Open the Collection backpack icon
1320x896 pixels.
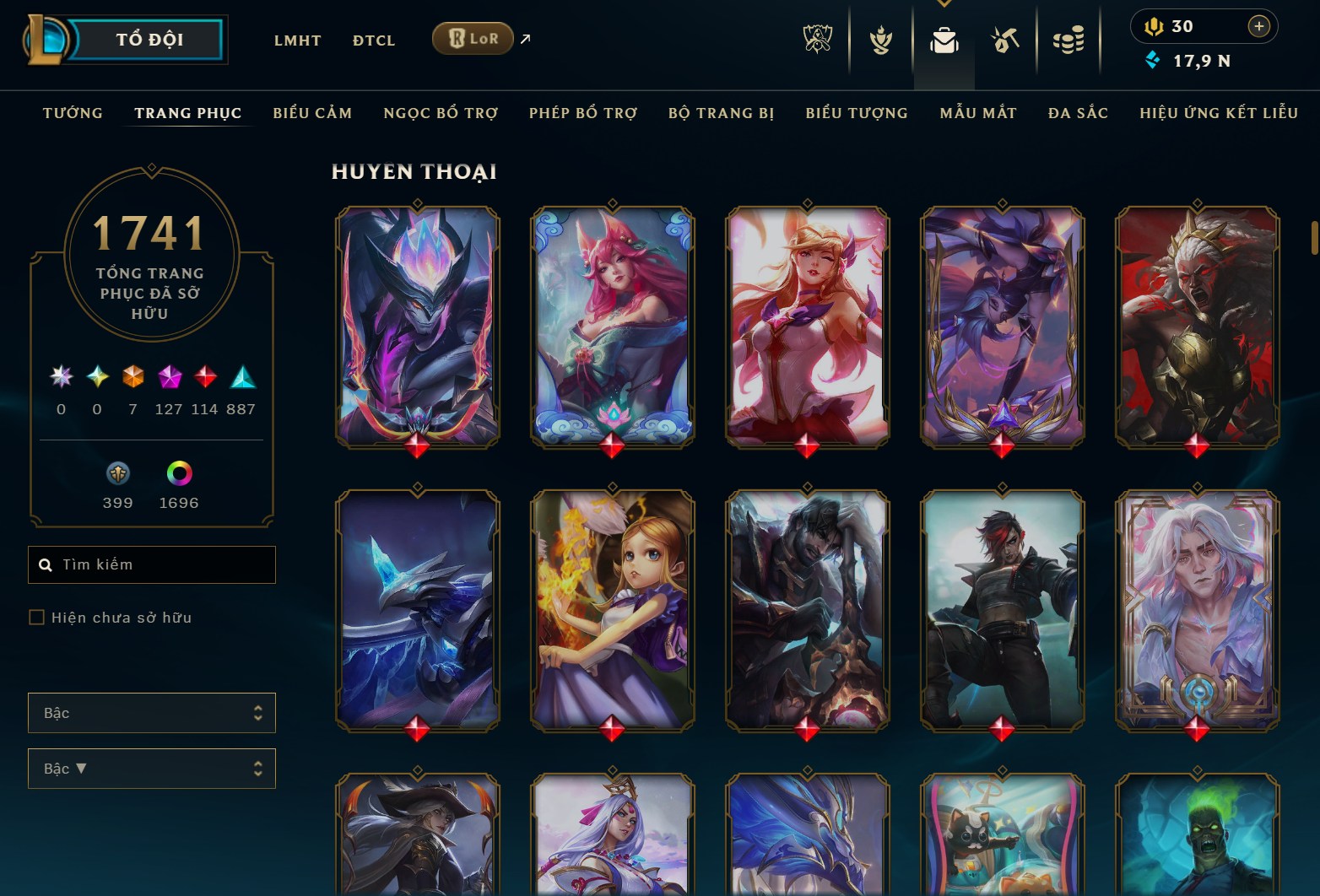[x=945, y=40]
